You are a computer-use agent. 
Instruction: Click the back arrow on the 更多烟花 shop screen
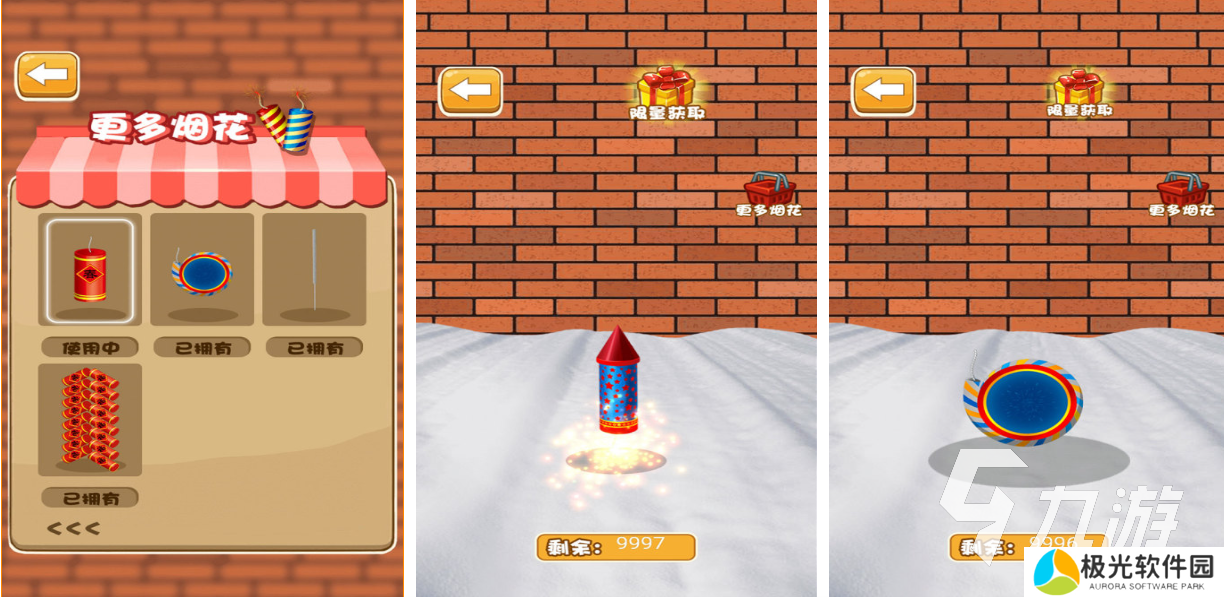[47, 75]
